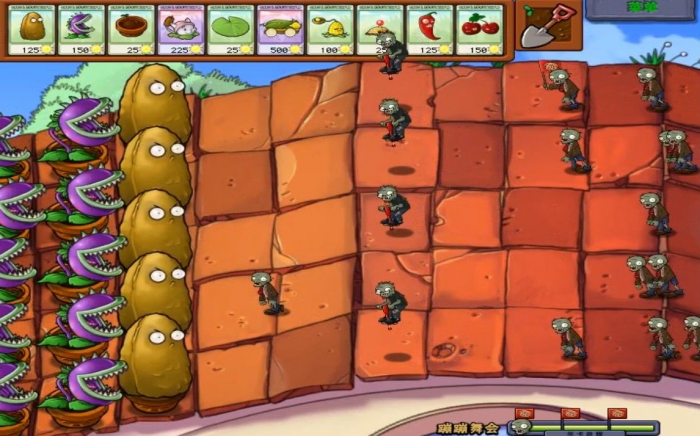Select the Kernel-pult seed packet

tap(331, 29)
